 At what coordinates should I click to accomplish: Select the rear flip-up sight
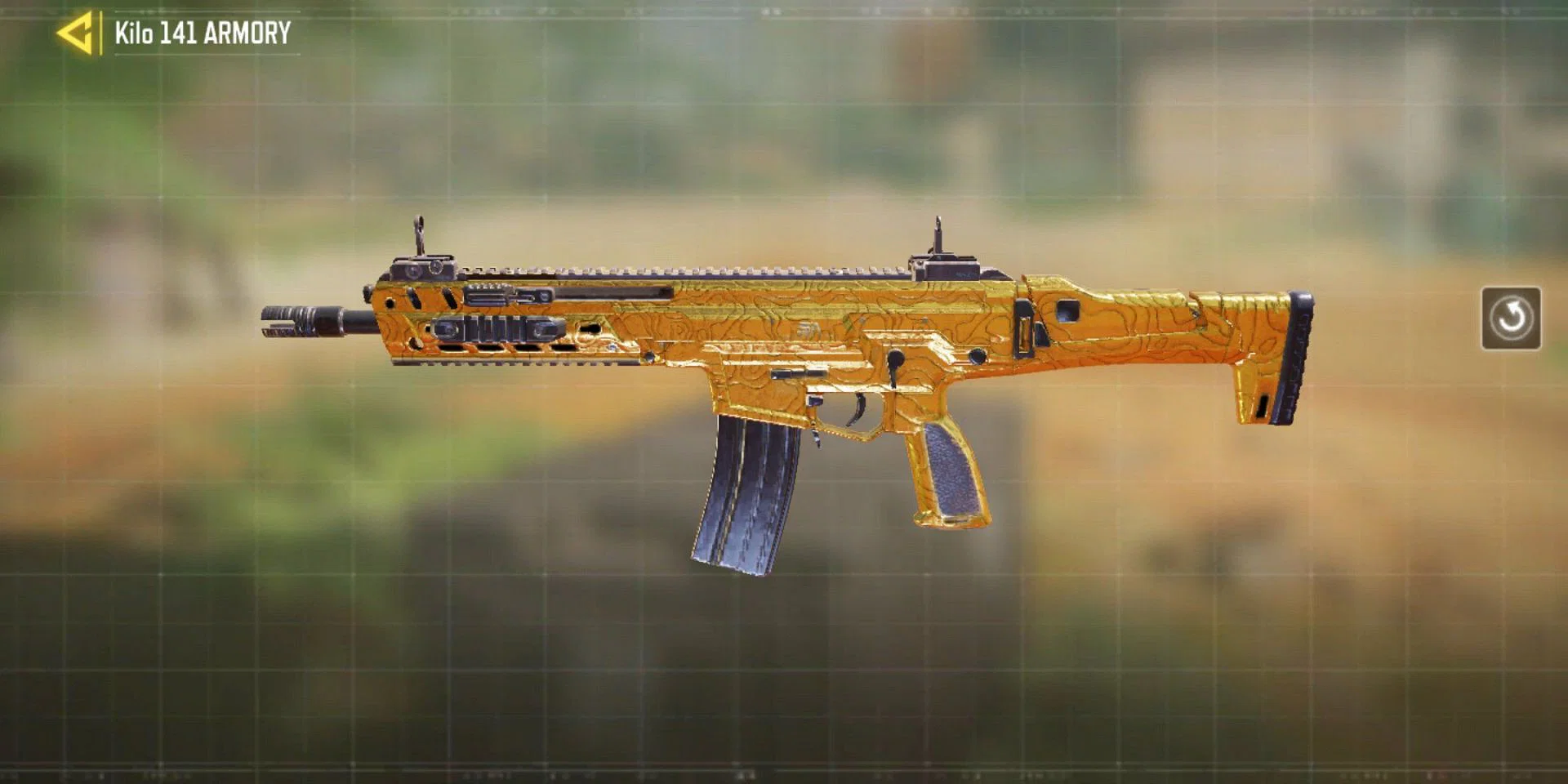click(939, 241)
